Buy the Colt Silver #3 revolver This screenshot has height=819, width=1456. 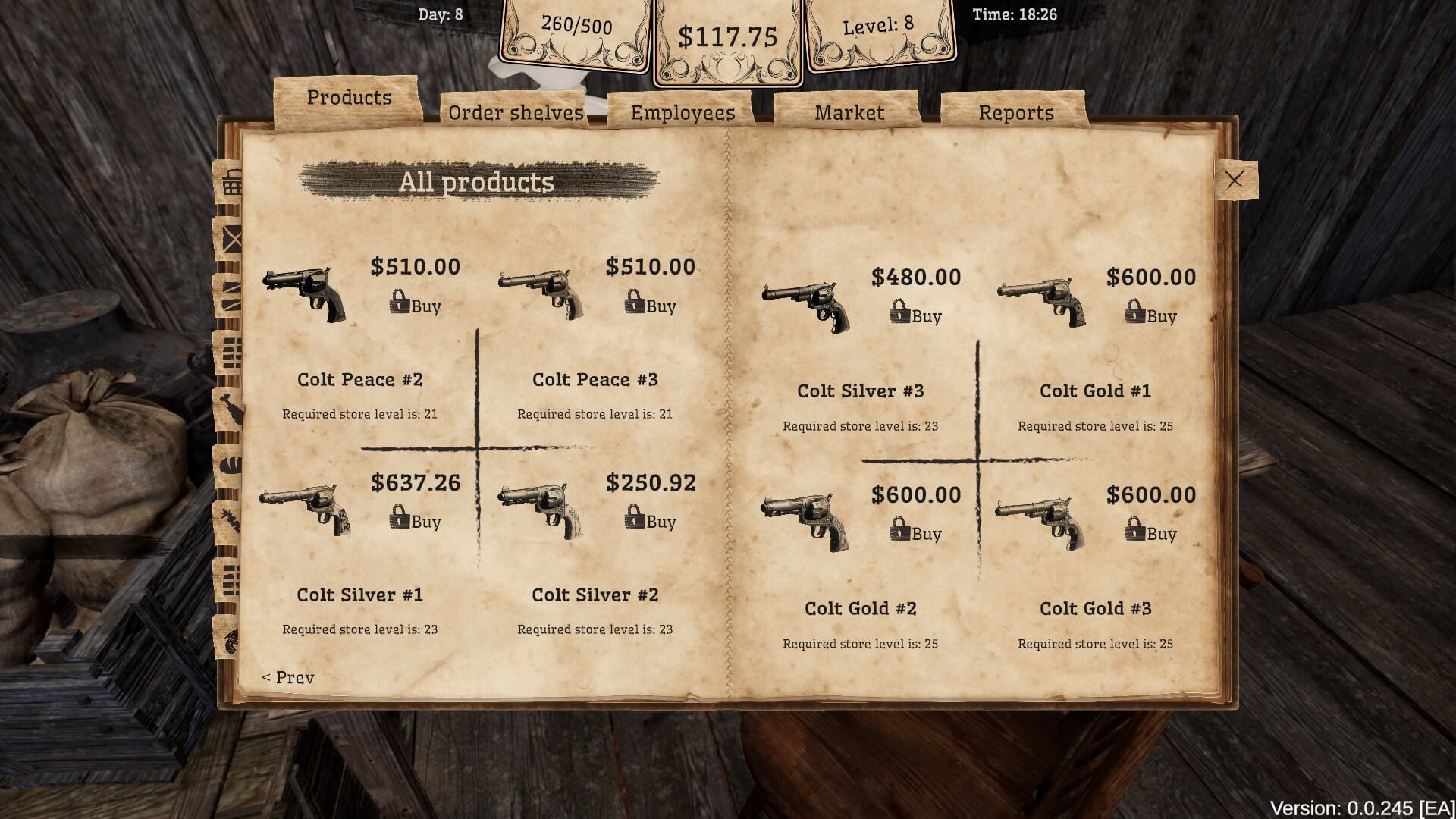tap(916, 315)
